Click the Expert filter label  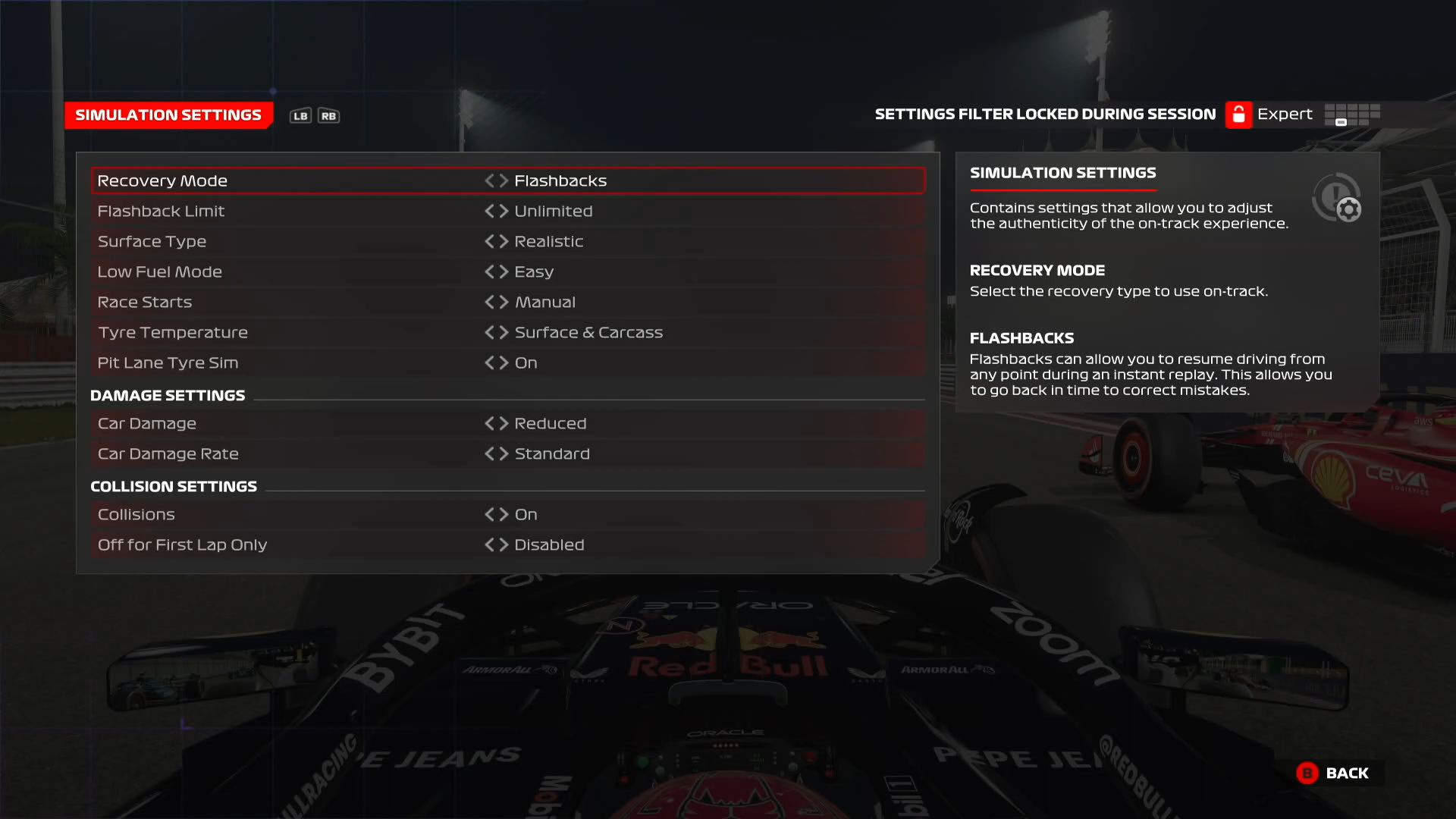[1285, 114]
